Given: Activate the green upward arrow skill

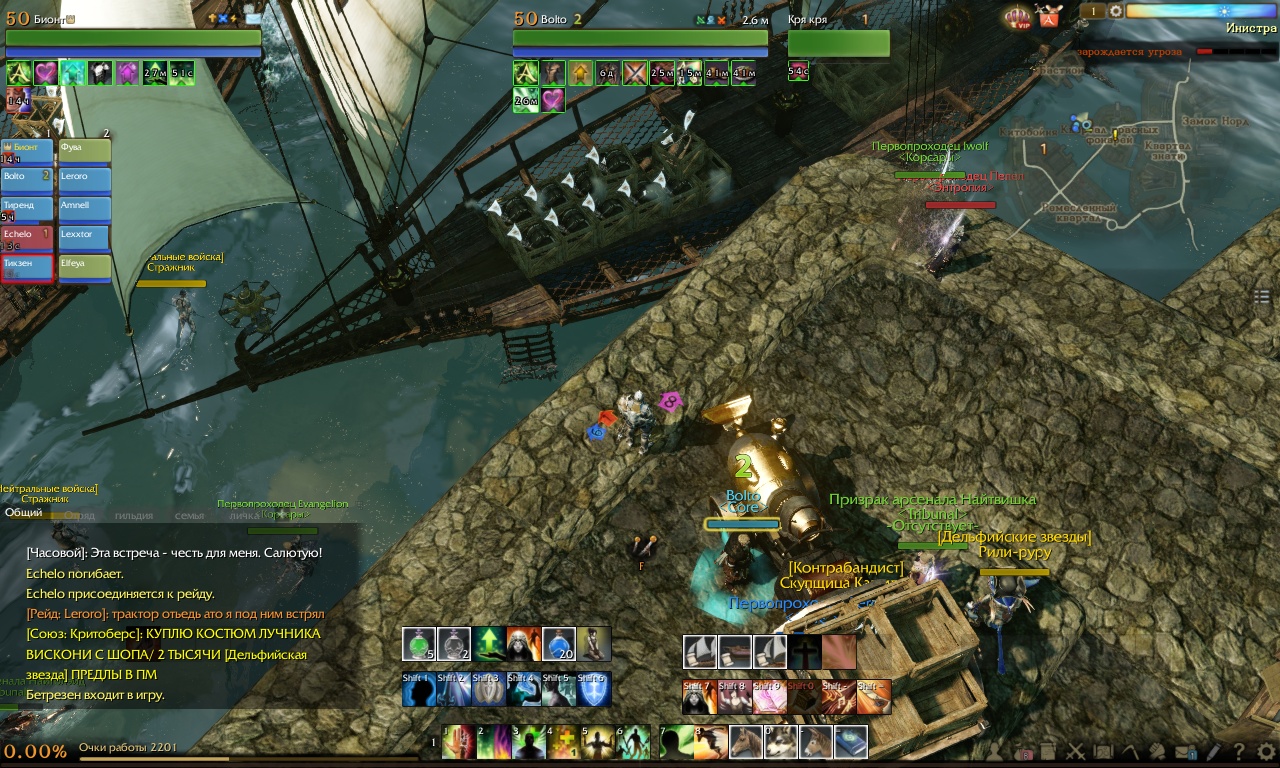Looking at the screenshot, I should [x=489, y=644].
